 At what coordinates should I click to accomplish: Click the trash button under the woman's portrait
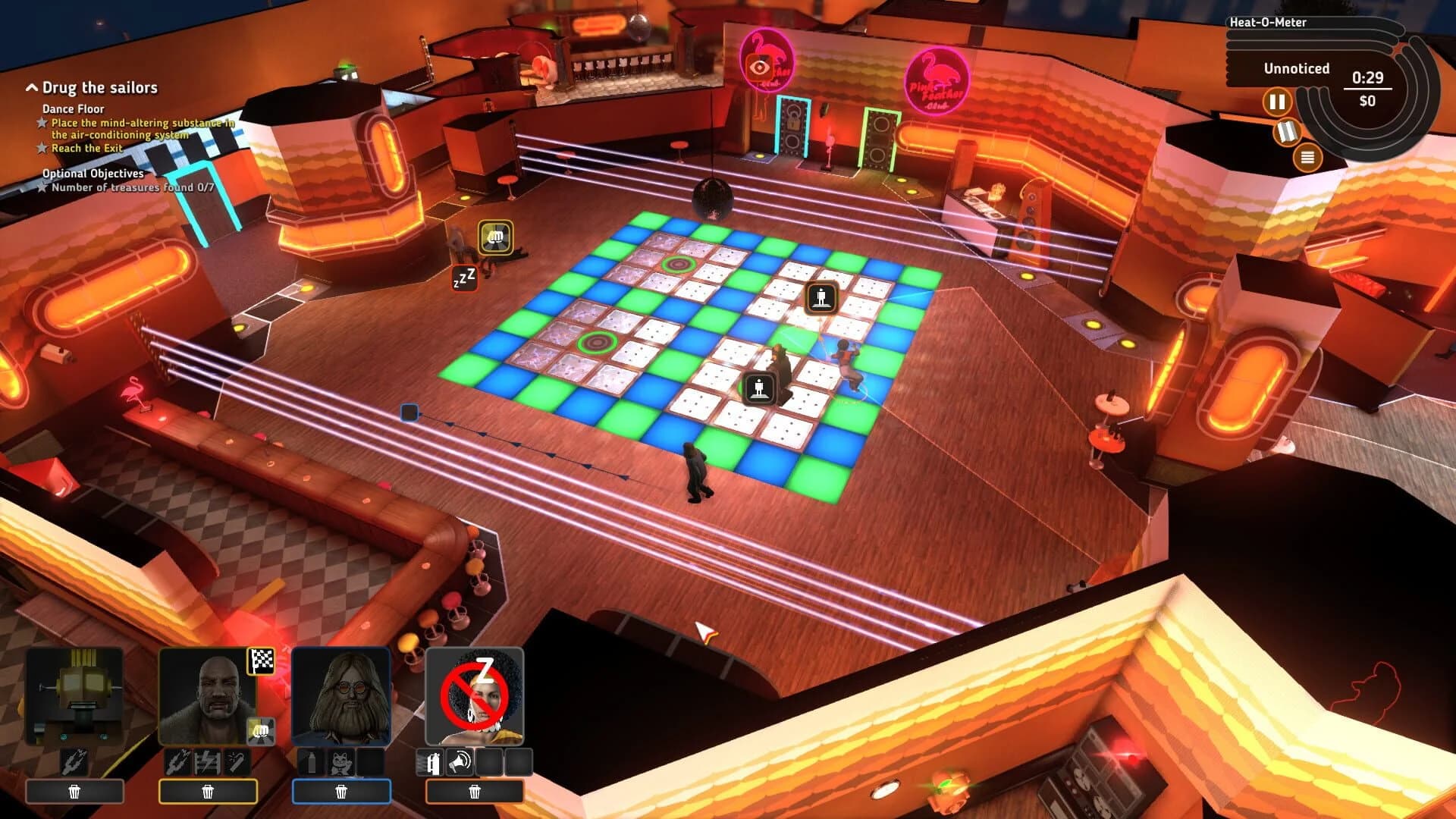(x=475, y=792)
